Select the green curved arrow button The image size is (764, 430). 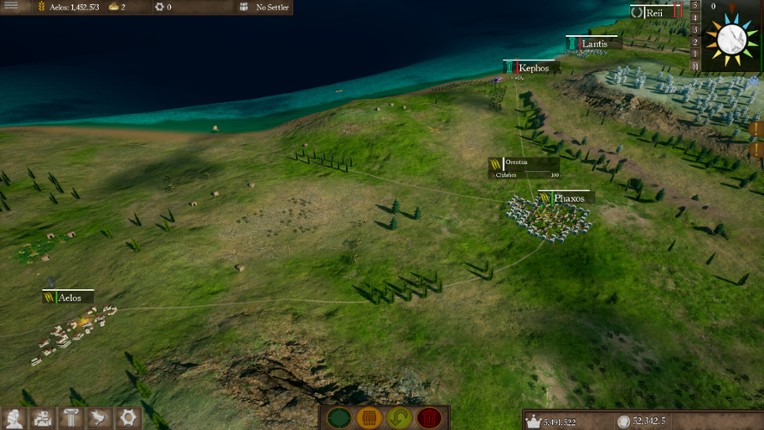(397, 418)
